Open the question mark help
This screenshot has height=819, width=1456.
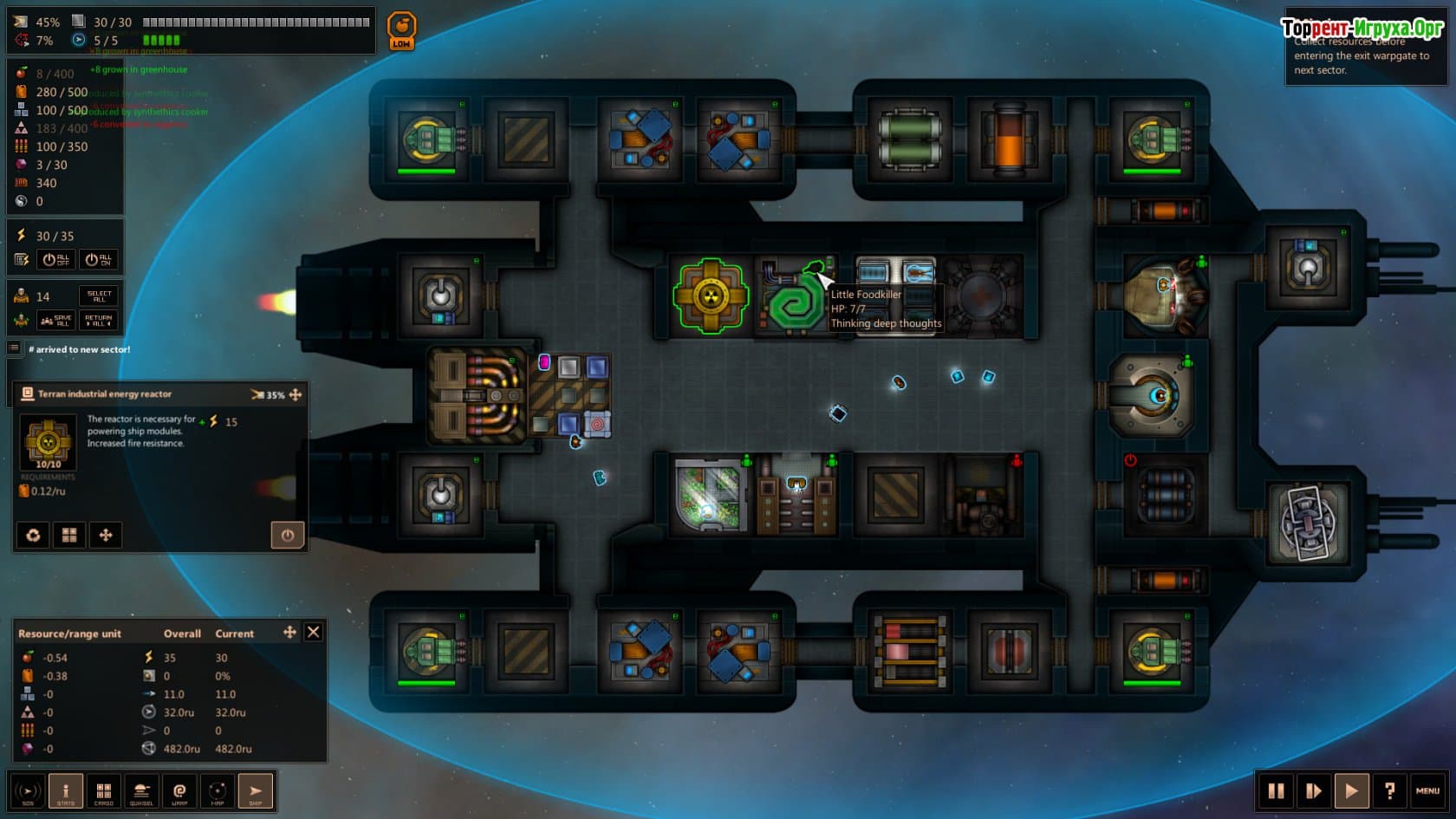point(1389,790)
